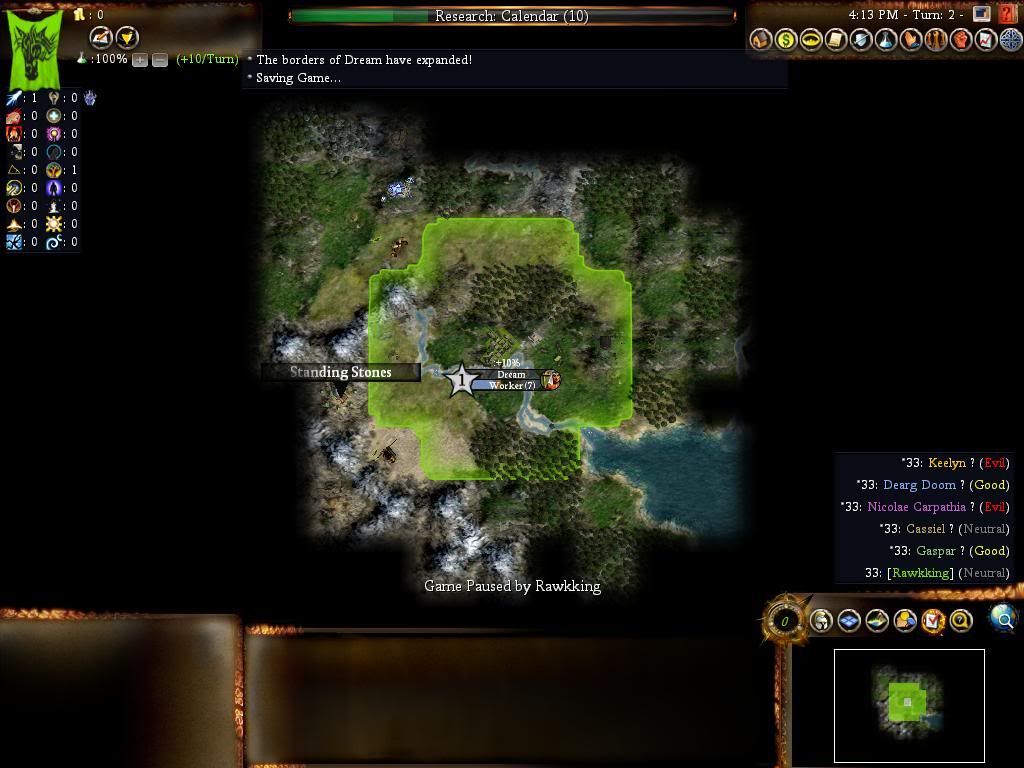This screenshot has width=1024, height=768.
Task: Toggle the blue grid tiles display
Action: tap(849, 621)
